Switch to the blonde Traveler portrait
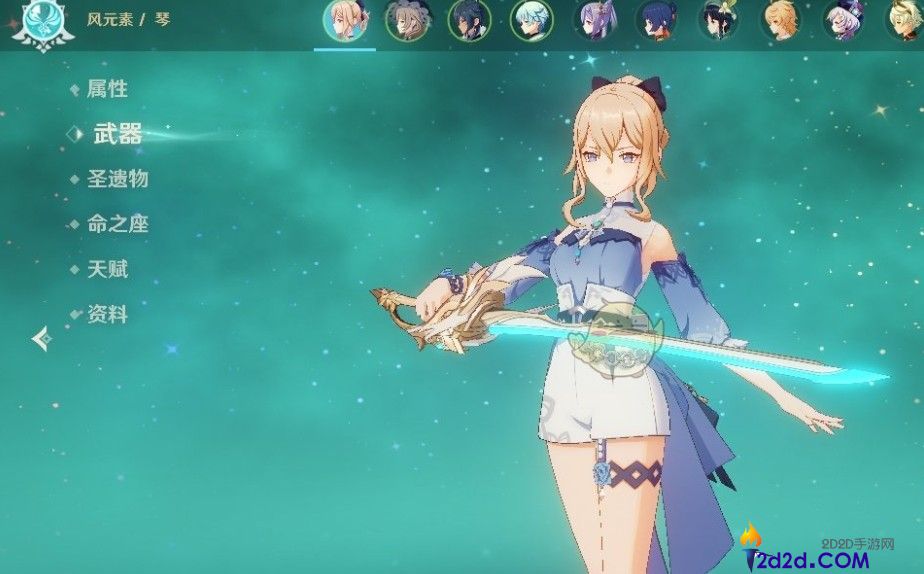 click(780, 21)
